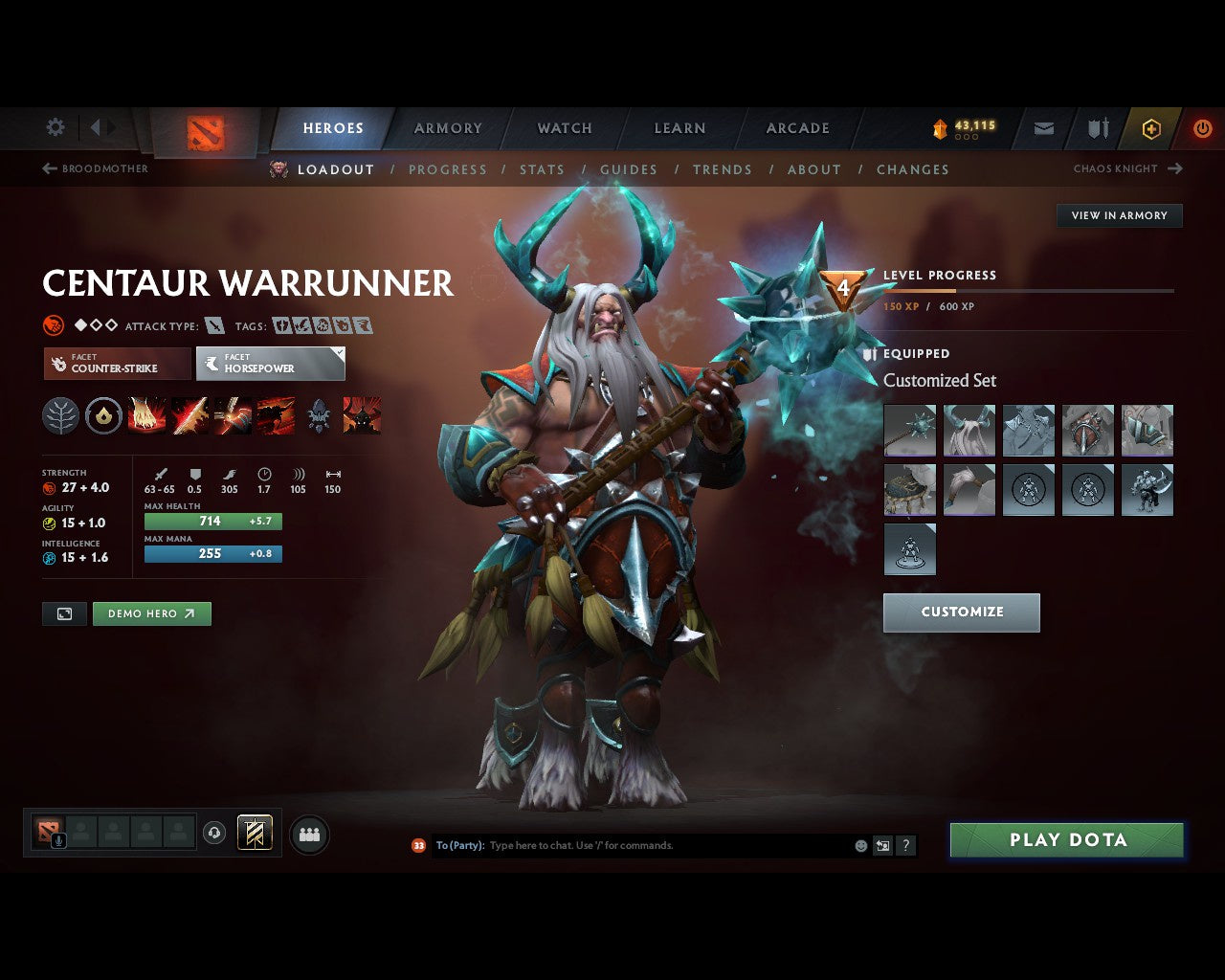Open the Watch section
The image size is (1225, 980).
point(564,128)
